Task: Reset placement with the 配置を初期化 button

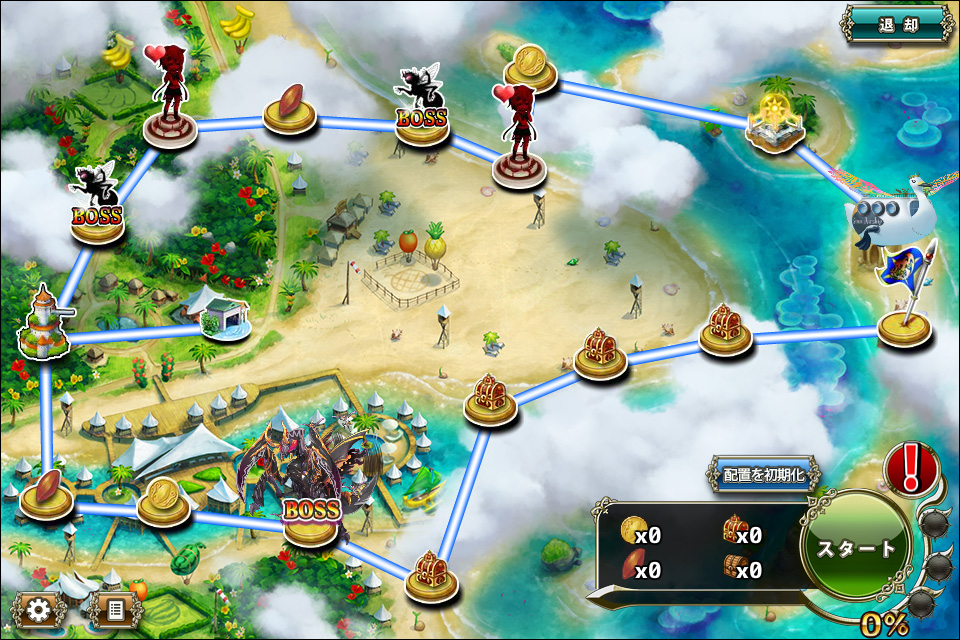Action: click(765, 475)
